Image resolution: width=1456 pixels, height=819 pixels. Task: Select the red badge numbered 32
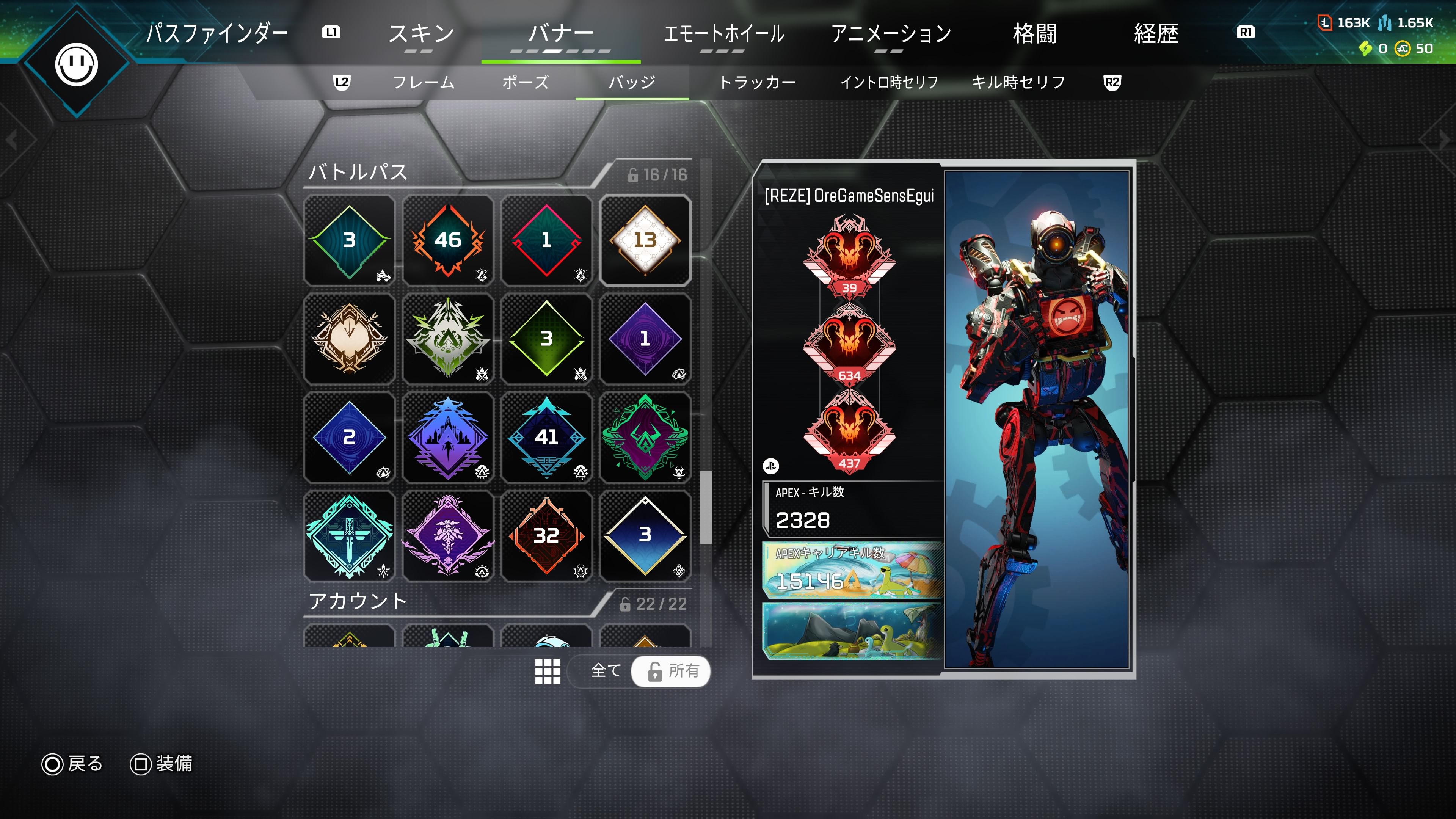(x=546, y=535)
